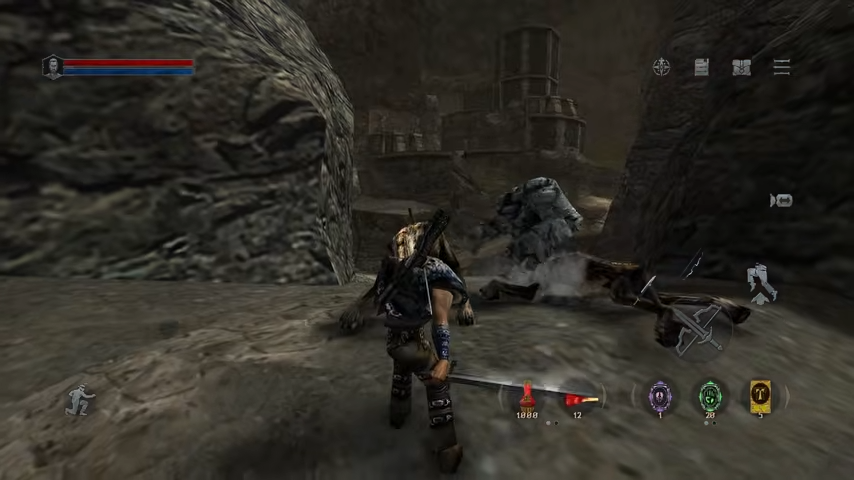Screen dimensions: 854x480
Task: Activate the purple rune amulet
Action: 660,396
